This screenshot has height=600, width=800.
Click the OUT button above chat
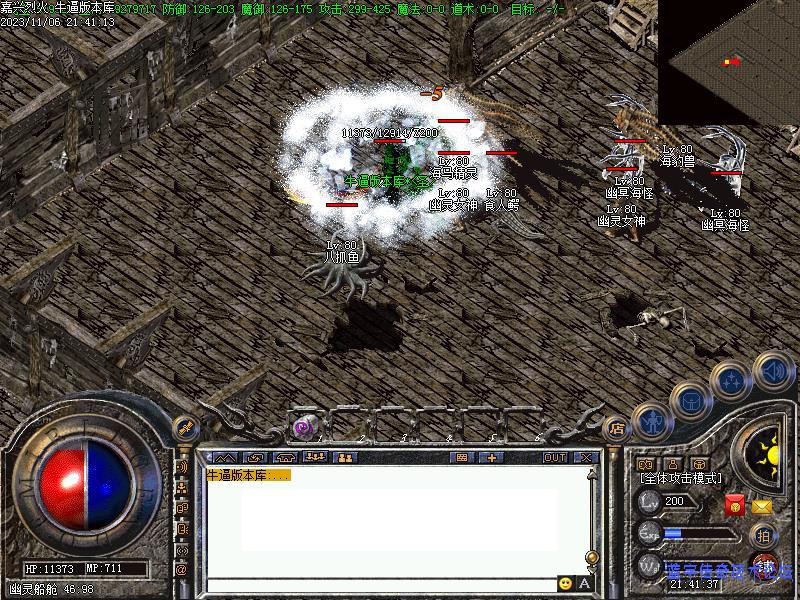[555, 457]
